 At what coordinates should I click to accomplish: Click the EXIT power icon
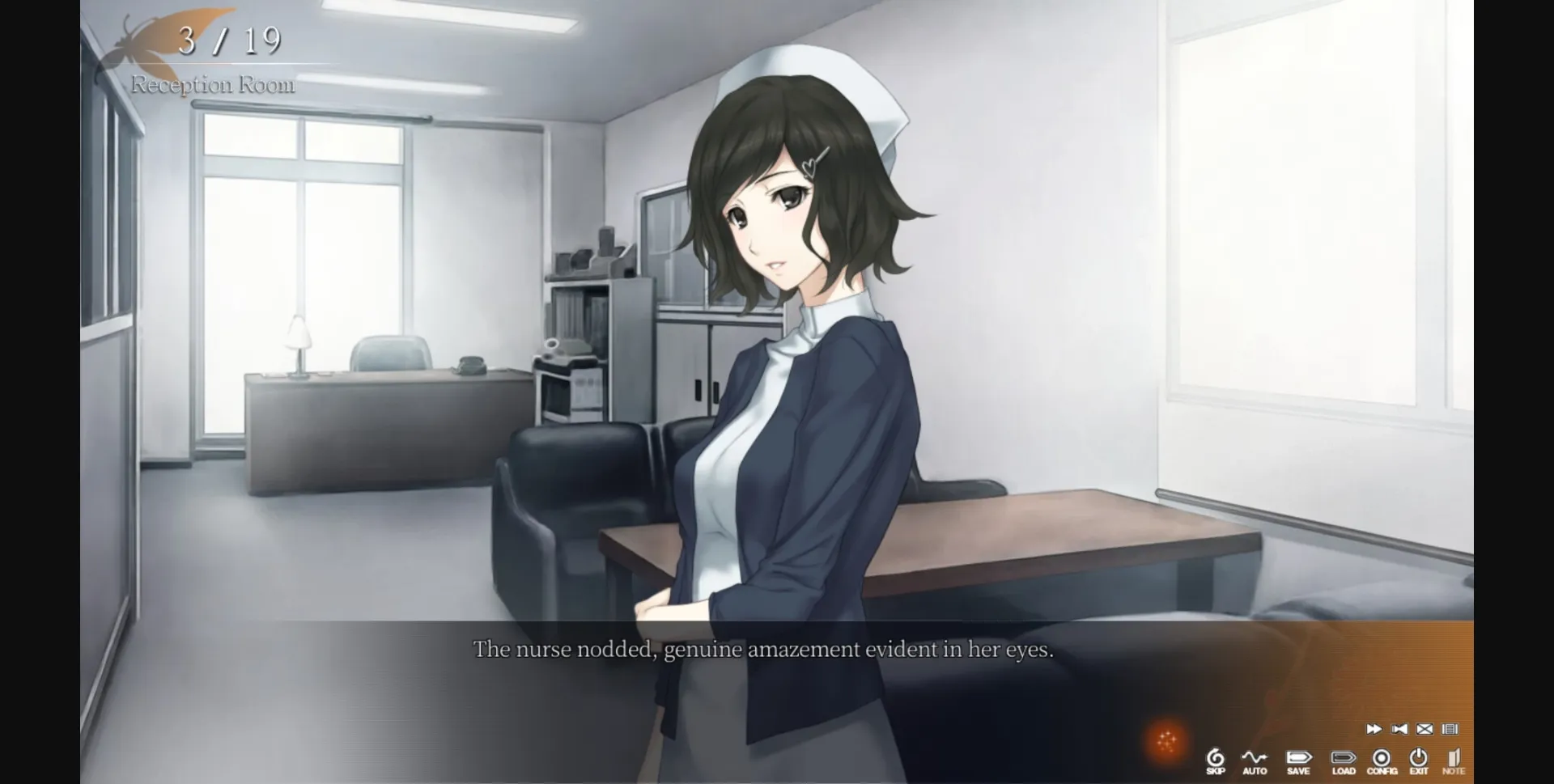tap(1419, 756)
